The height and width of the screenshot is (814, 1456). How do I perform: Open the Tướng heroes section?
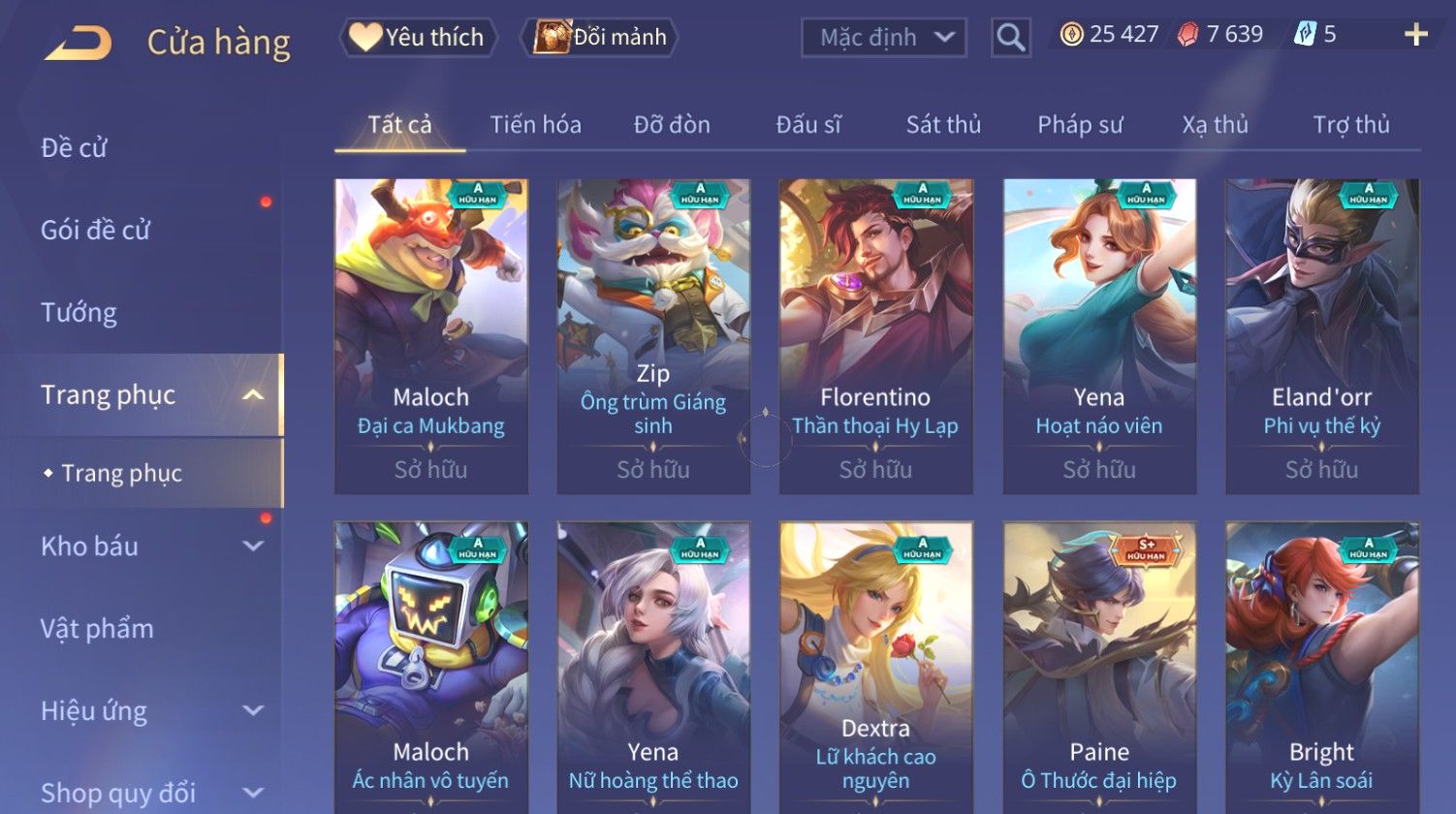(79, 312)
